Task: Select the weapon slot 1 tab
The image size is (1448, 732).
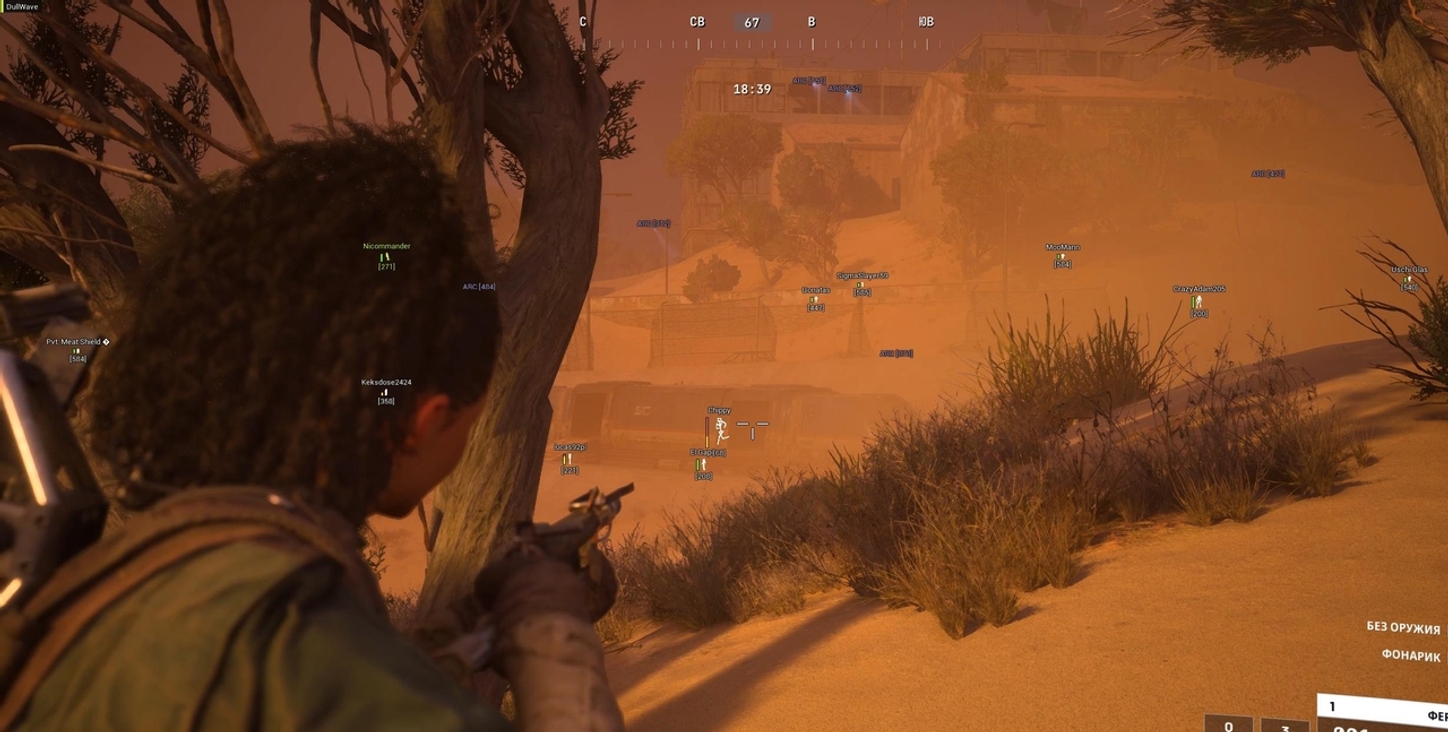Action: tap(1334, 705)
